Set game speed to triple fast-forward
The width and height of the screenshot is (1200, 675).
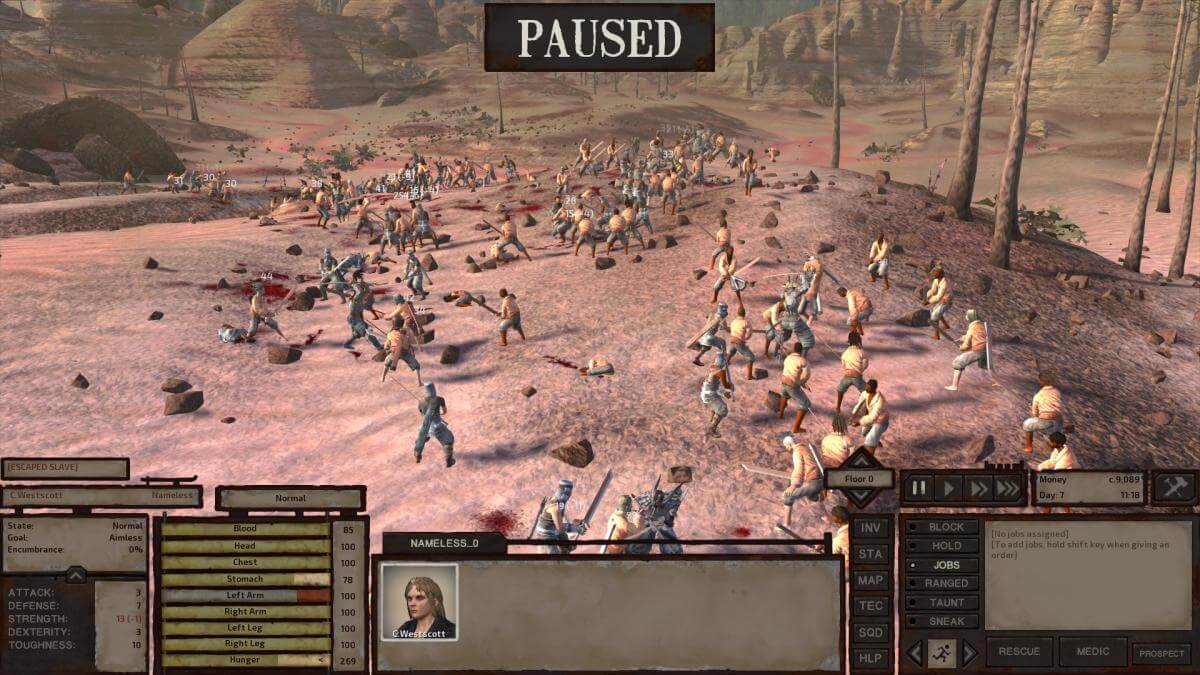[x=1009, y=488]
